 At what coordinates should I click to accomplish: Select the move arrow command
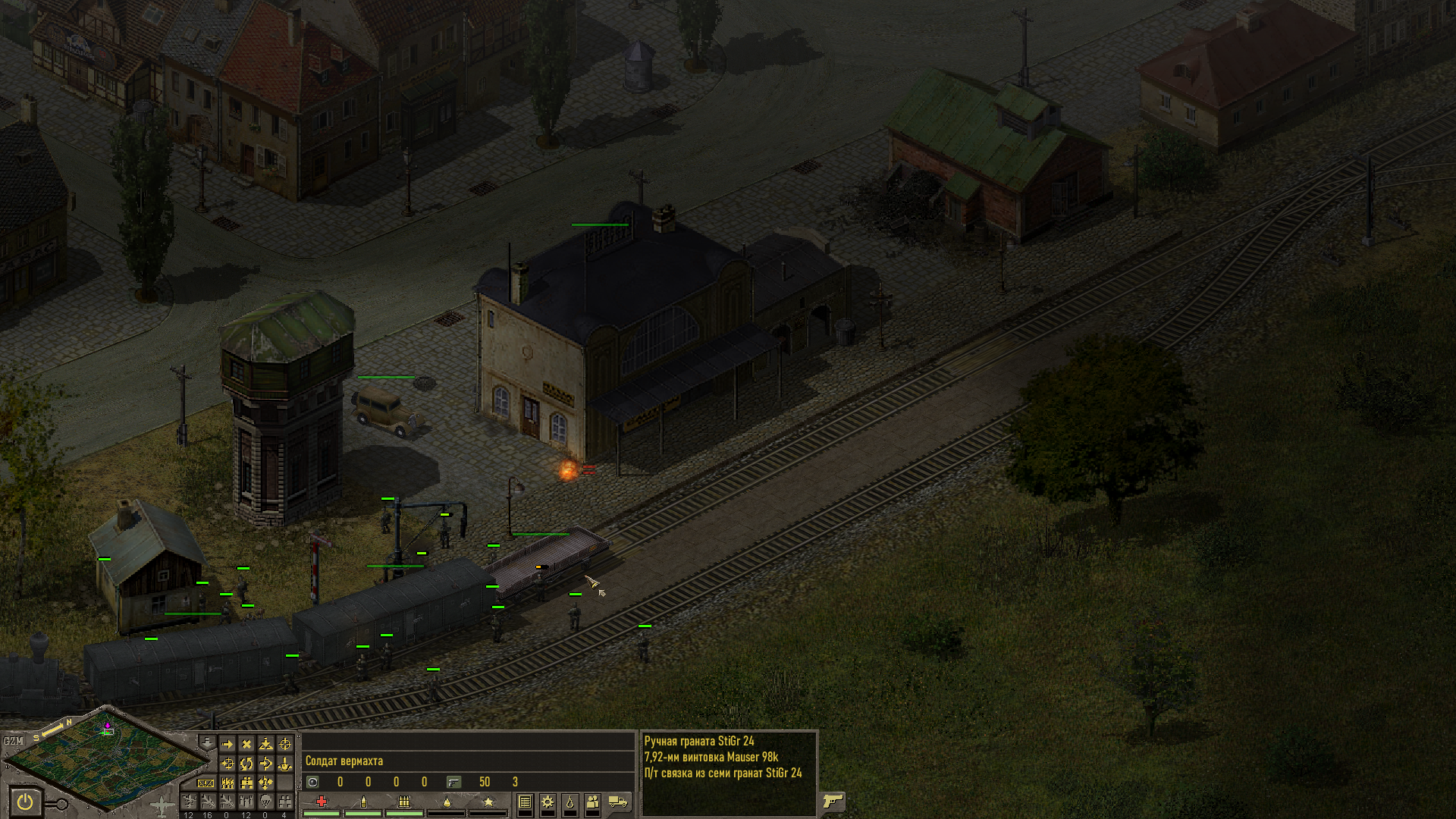[x=227, y=745]
